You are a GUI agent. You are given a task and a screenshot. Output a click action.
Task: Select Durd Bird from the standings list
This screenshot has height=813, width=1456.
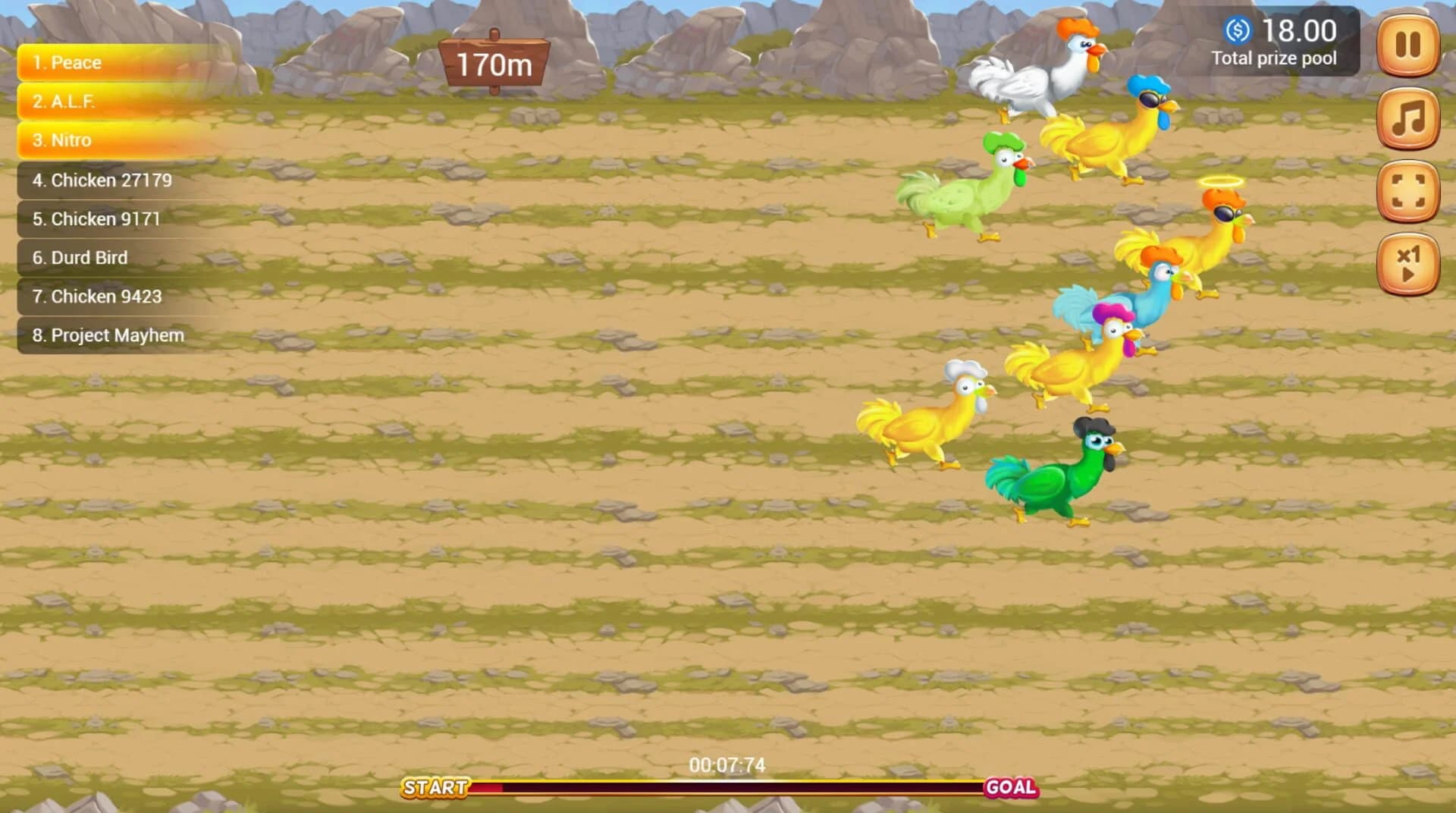click(79, 257)
